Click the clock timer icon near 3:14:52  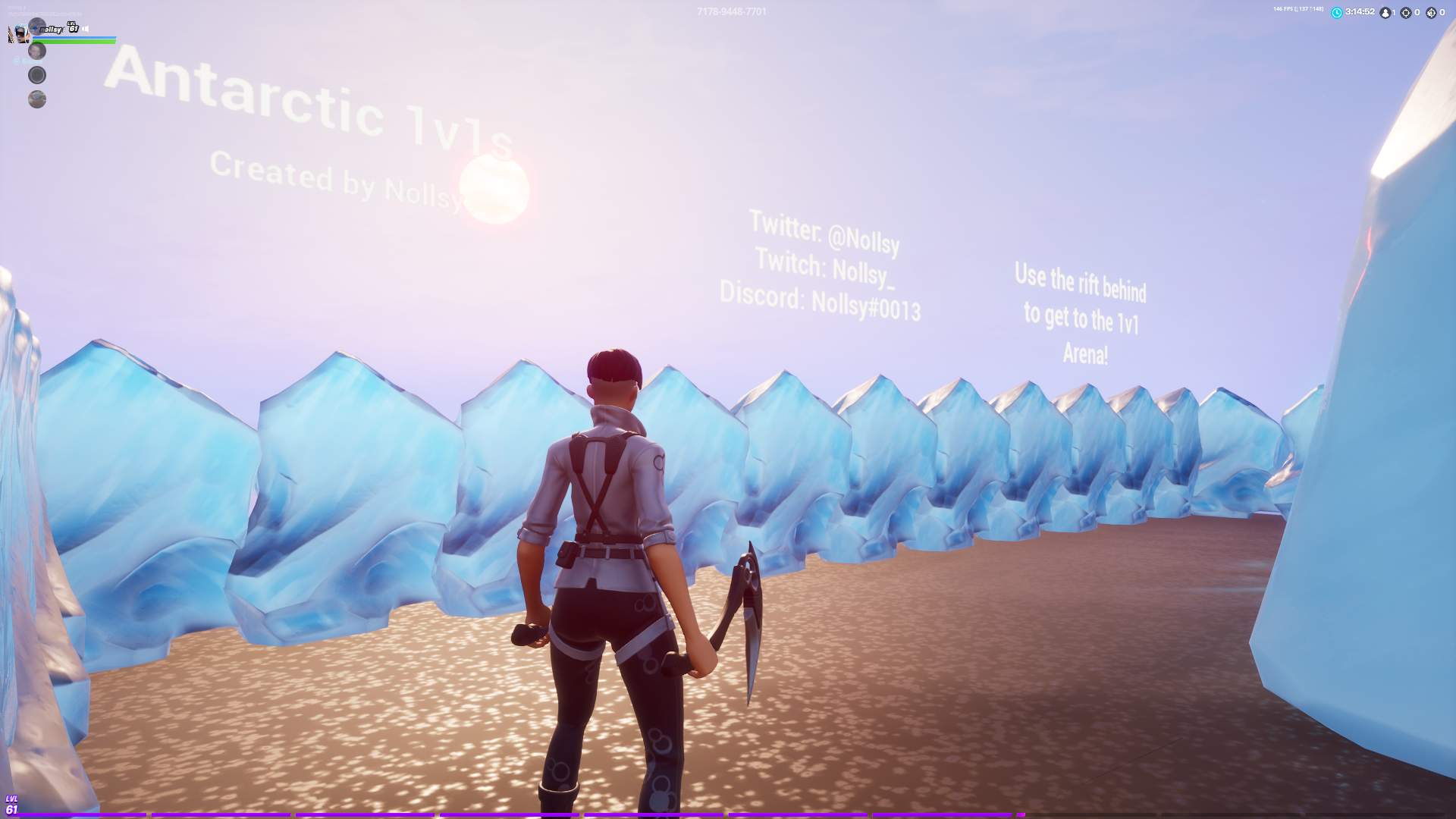pos(1337,12)
